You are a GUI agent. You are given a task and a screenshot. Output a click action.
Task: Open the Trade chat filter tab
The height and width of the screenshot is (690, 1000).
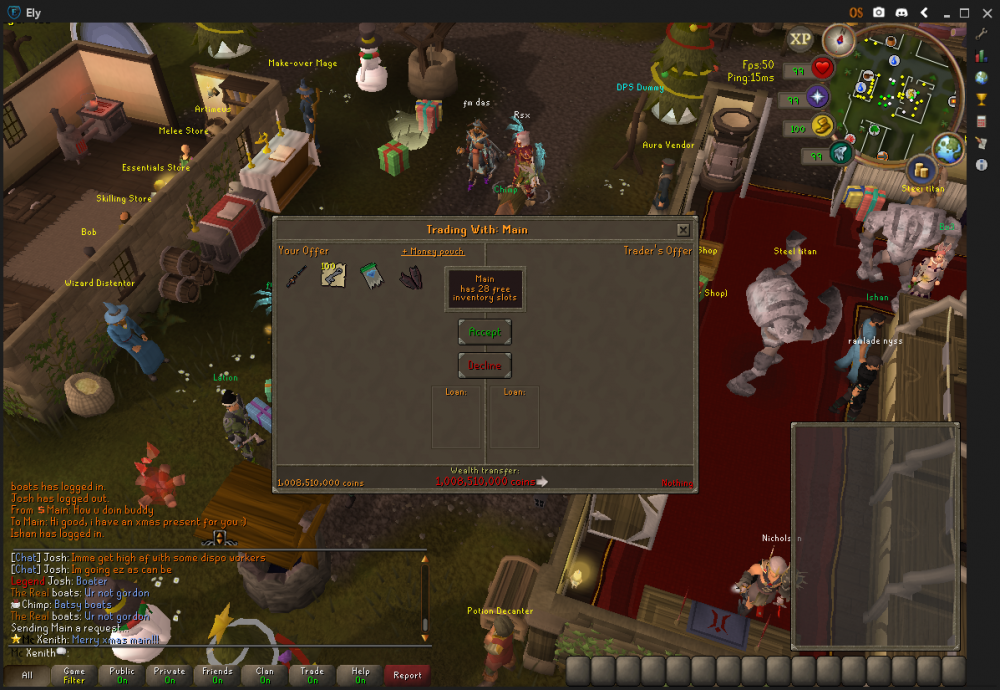click(x=312, y=675)
